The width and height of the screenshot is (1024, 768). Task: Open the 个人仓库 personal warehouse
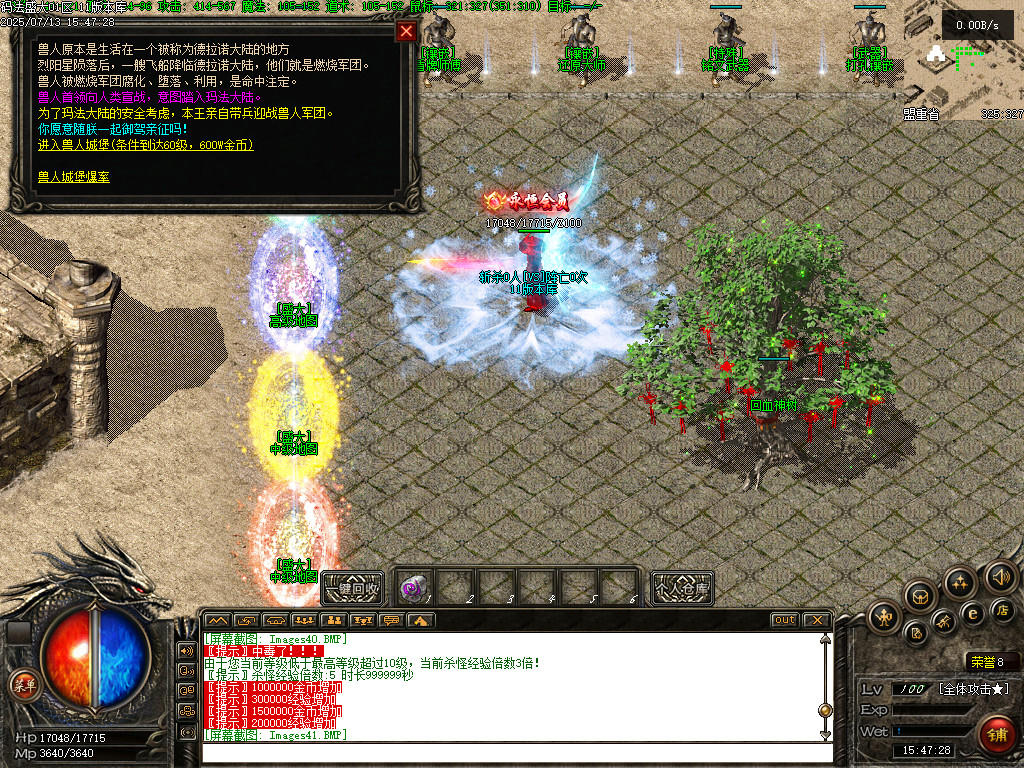(x=682, y=588)
